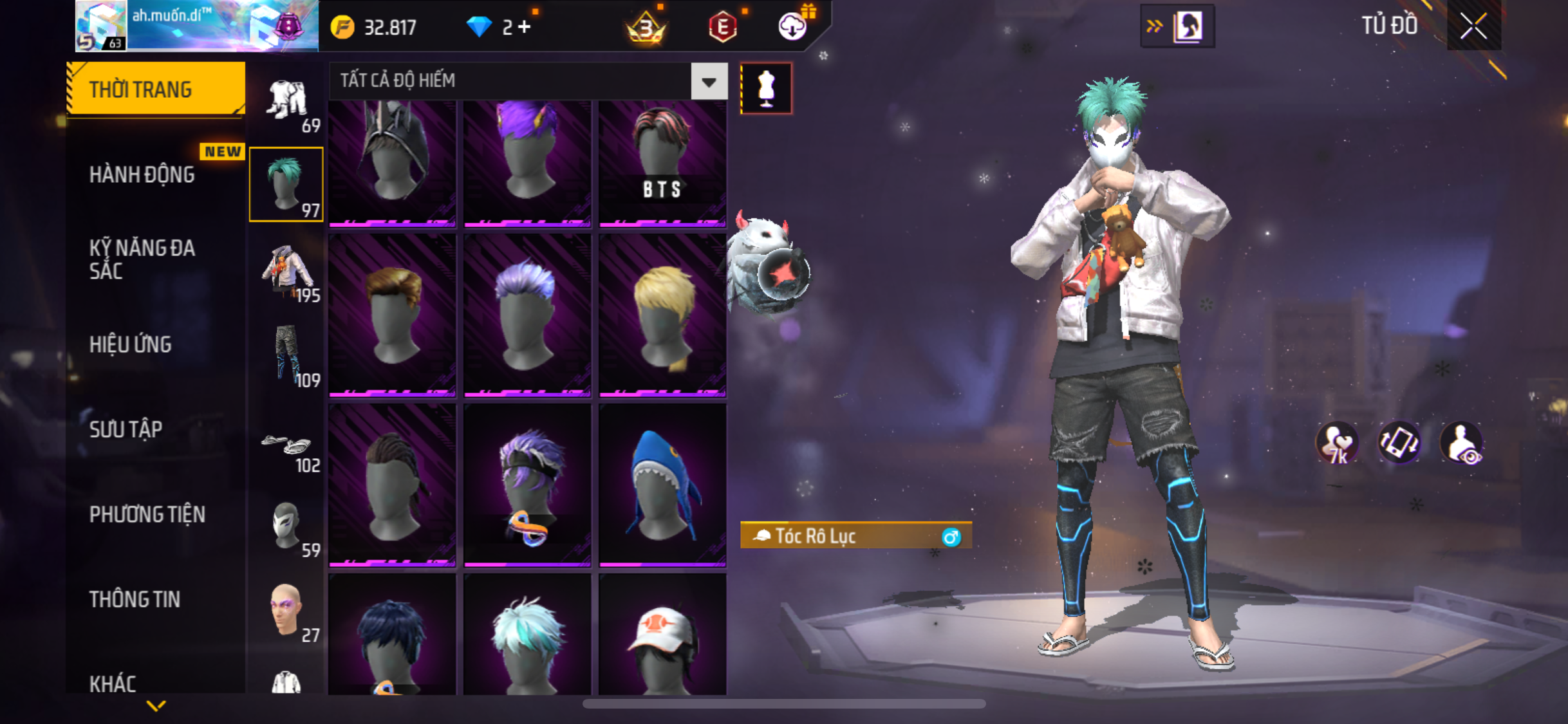Open the Sưu Tập tab
The height and width of the screenshot is (724, 1568).
tap(126, 430)
